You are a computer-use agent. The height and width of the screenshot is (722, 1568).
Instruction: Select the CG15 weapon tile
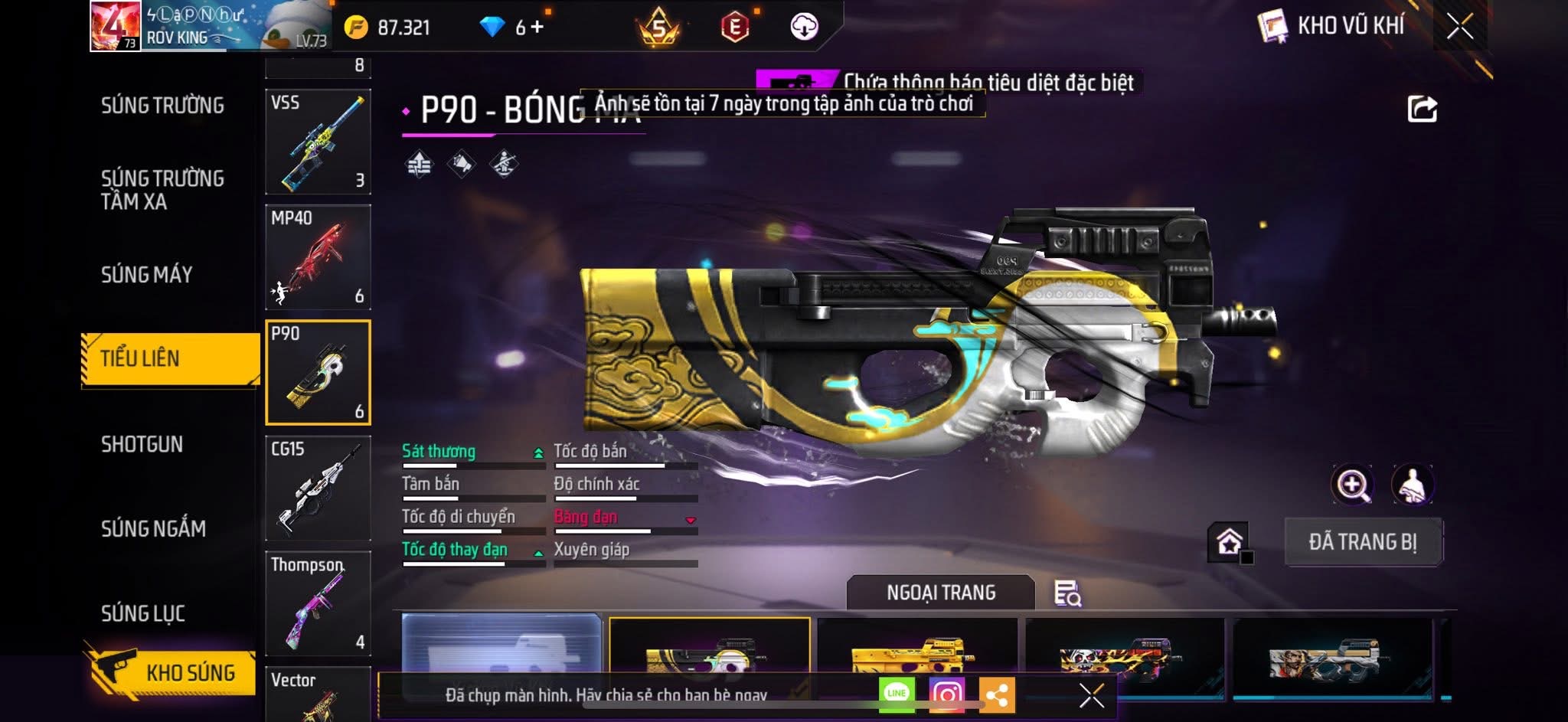(x=318, y=488)
